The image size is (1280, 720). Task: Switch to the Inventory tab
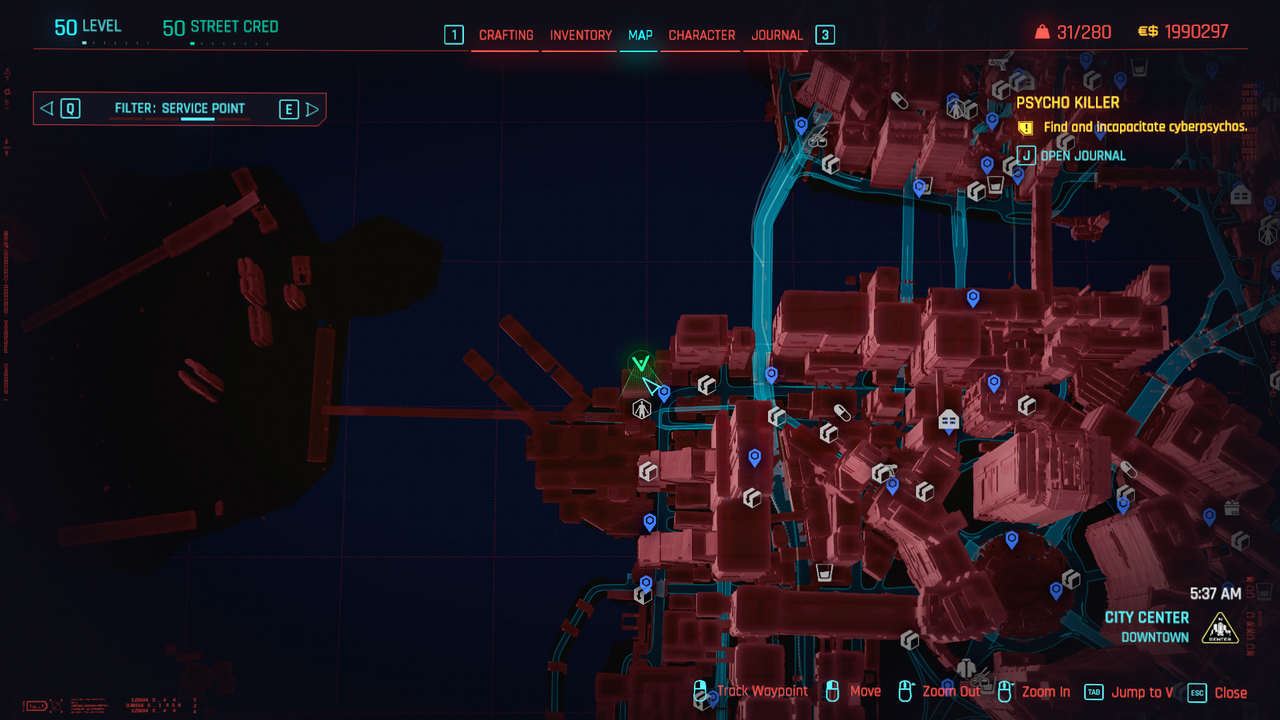coord(581,35)
